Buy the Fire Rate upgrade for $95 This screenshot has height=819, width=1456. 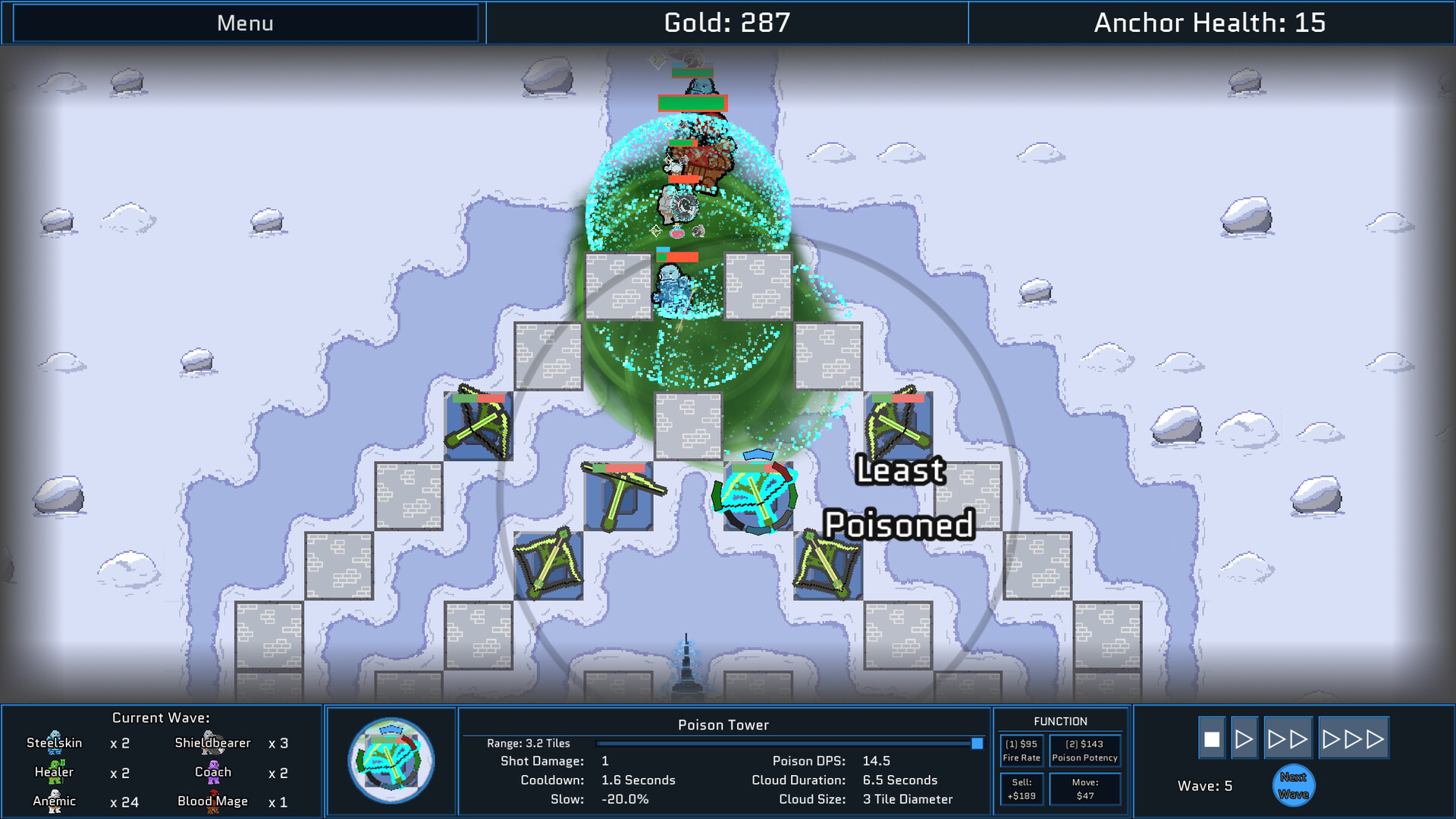point(1021,749)
